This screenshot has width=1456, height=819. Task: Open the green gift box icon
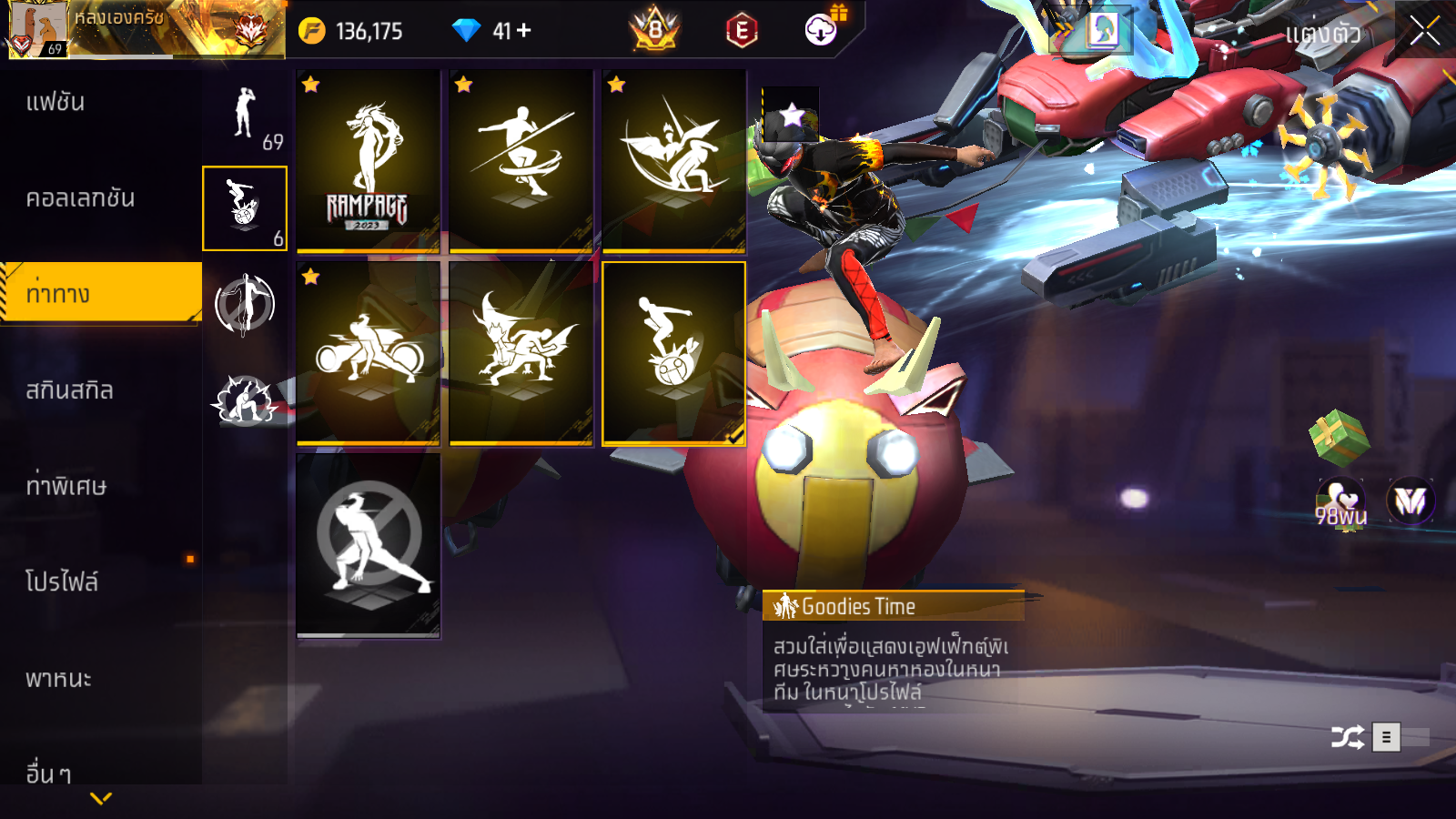point(1339,437)
